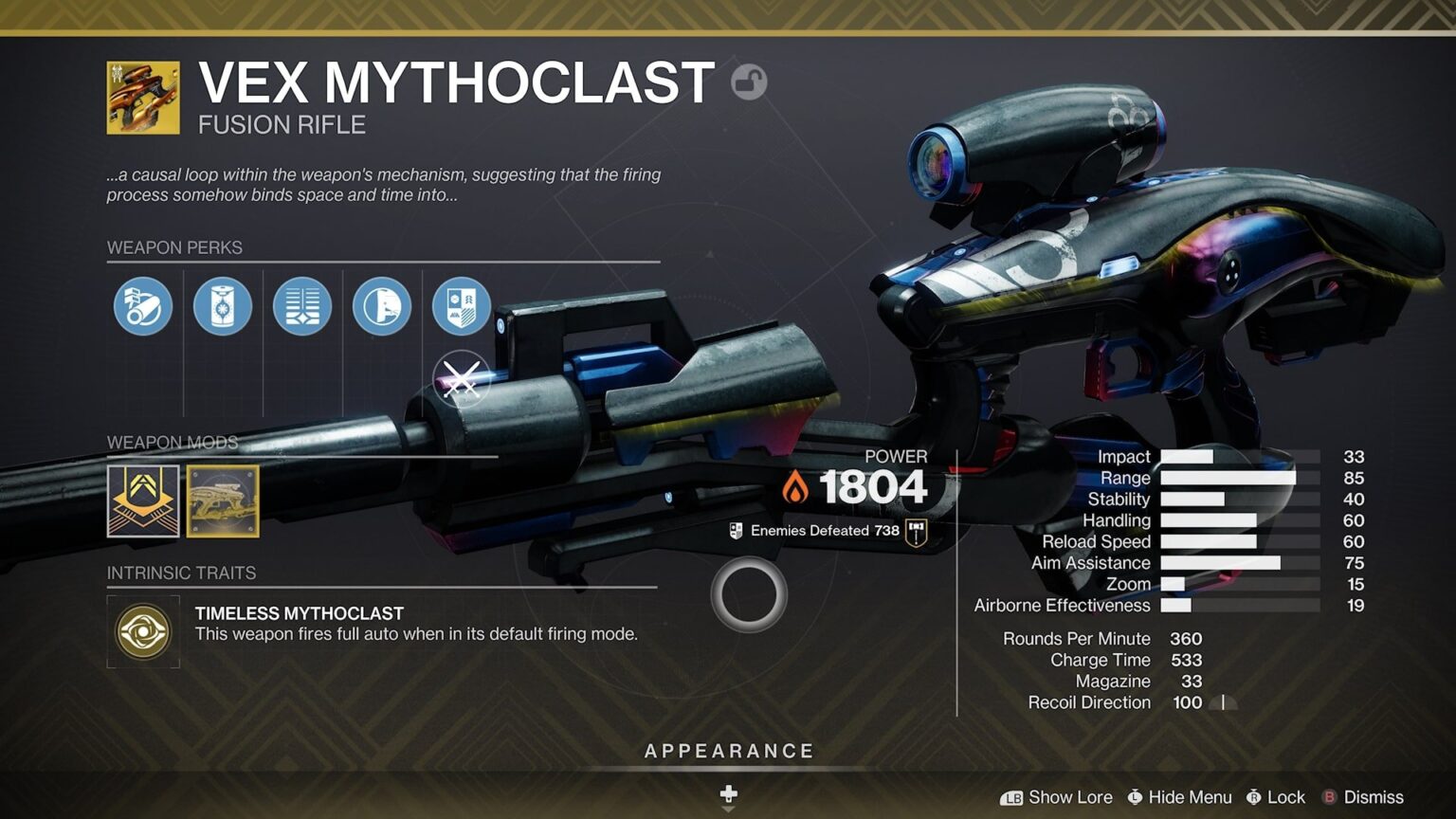Screen dimensions: 1456x819
Task: Select the barrel perk icon under Weapon Perks
Action: point(142,305)
